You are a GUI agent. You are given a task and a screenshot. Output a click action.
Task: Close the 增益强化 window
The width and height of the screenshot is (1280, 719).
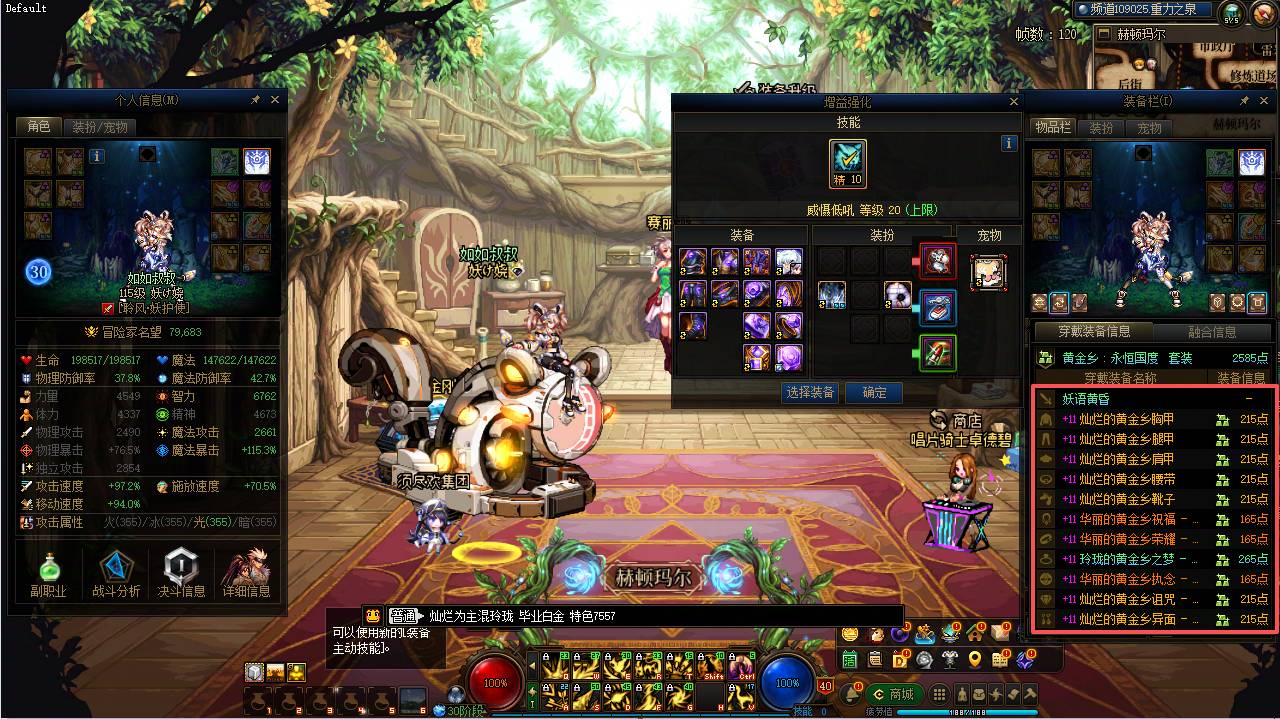click(1013, 102)
